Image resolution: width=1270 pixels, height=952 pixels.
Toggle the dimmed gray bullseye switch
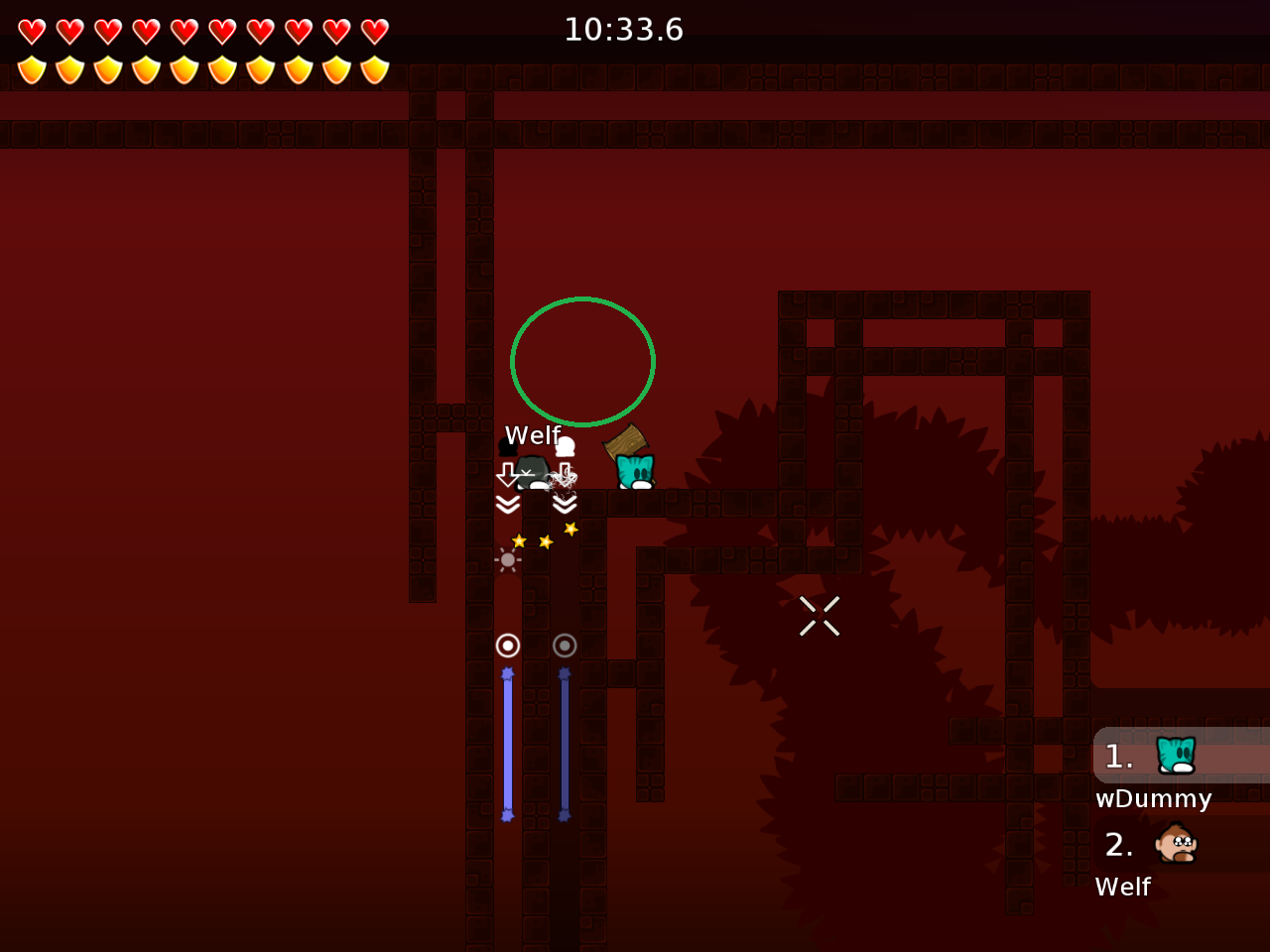(565, 645)
